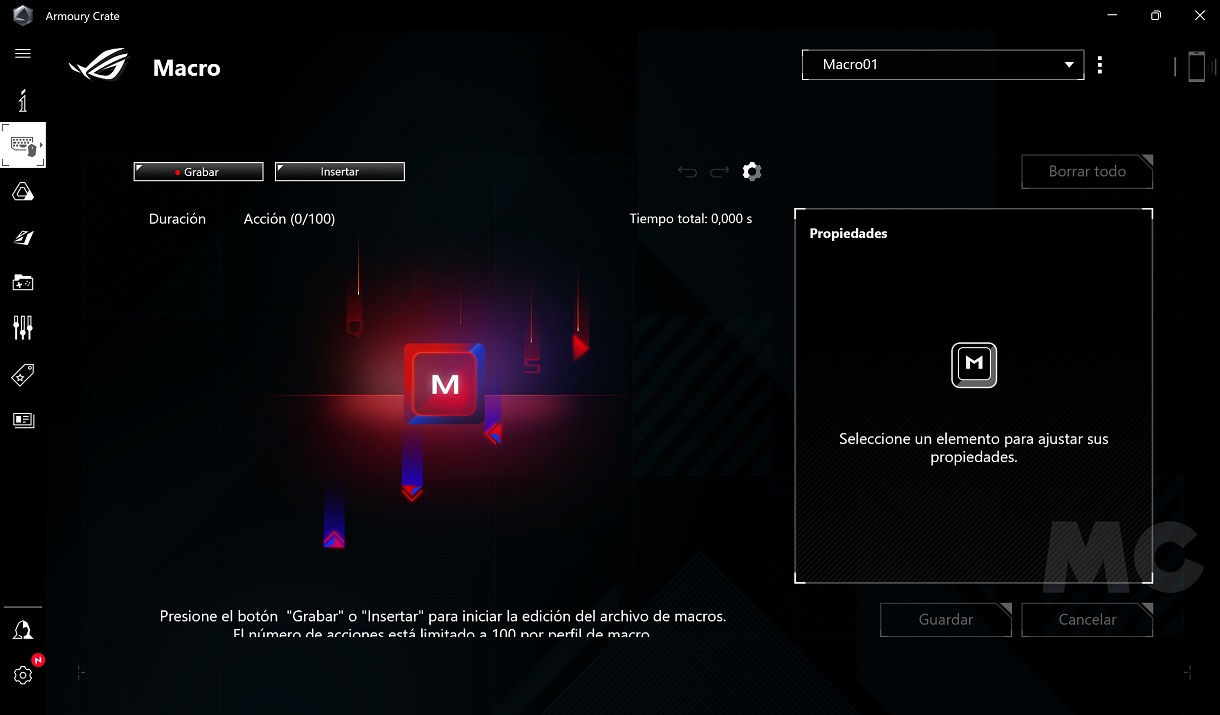The width and height of the screenshot is (1220, 715).
Task: Open the user center profile icon
Action: (x=23, y=630)
